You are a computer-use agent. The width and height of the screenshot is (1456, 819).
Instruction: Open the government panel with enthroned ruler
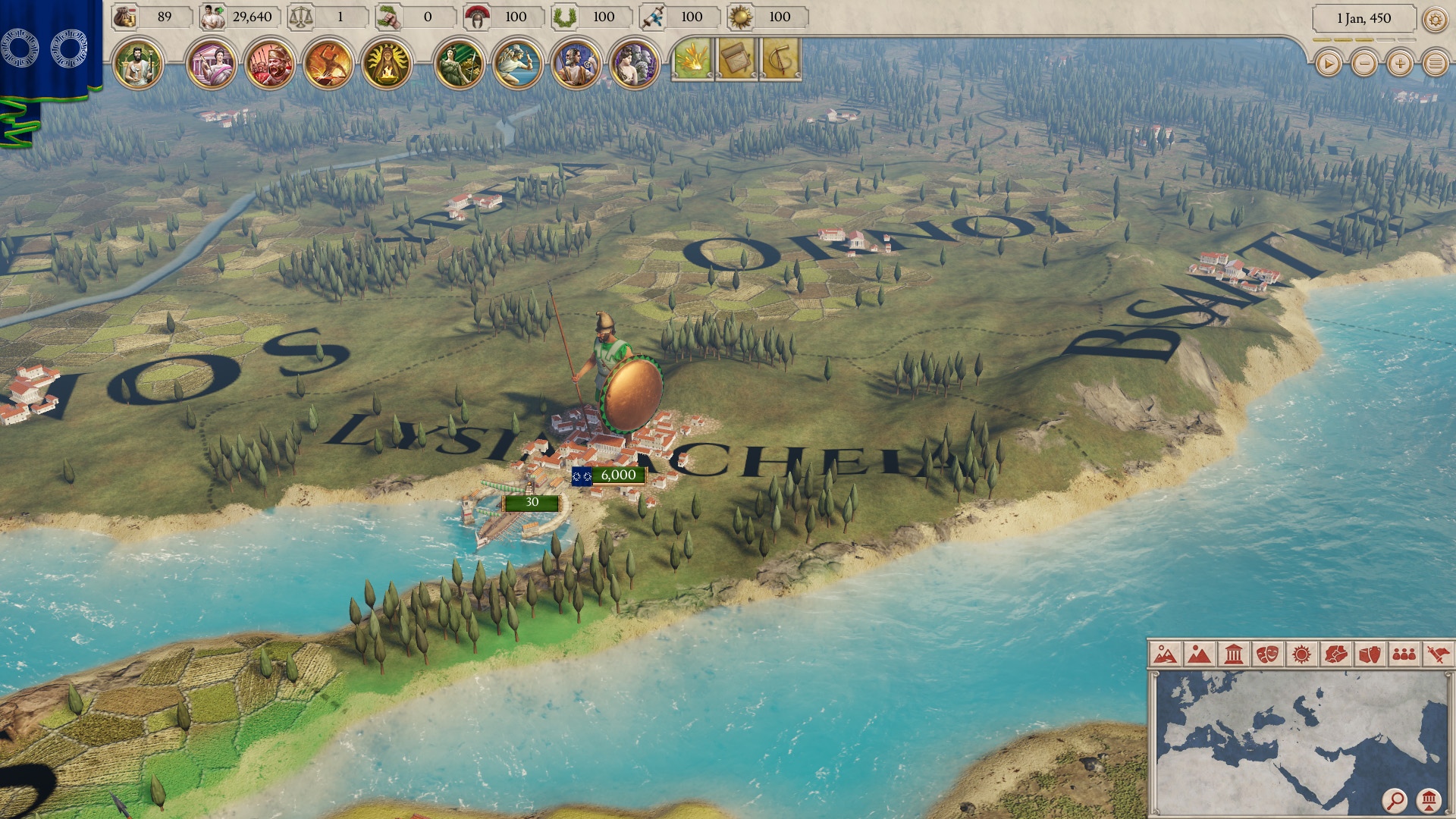click(138, 64)
